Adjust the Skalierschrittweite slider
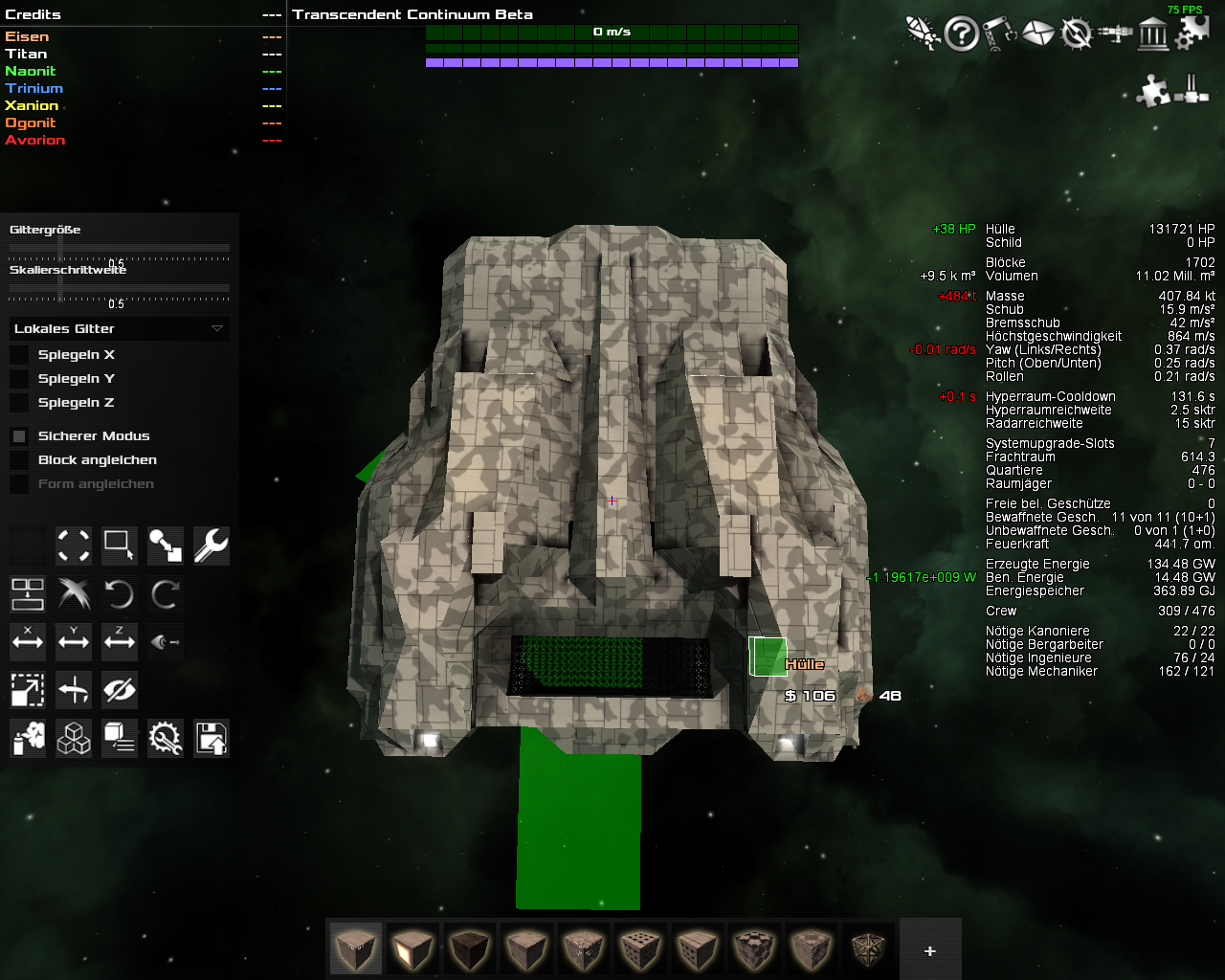This screenshot has width=1225, height=980. pyautogui.click(x=60, y=287)
